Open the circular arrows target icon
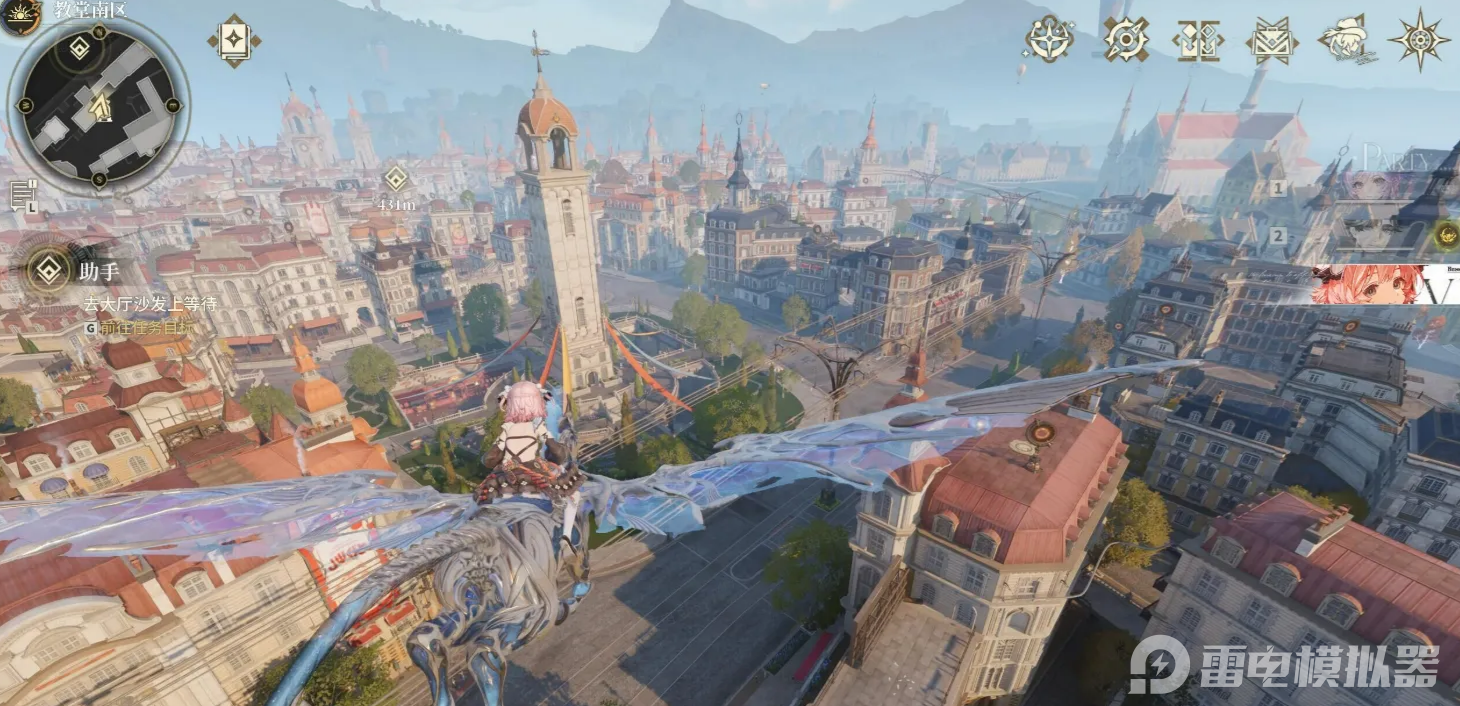 1125,39
